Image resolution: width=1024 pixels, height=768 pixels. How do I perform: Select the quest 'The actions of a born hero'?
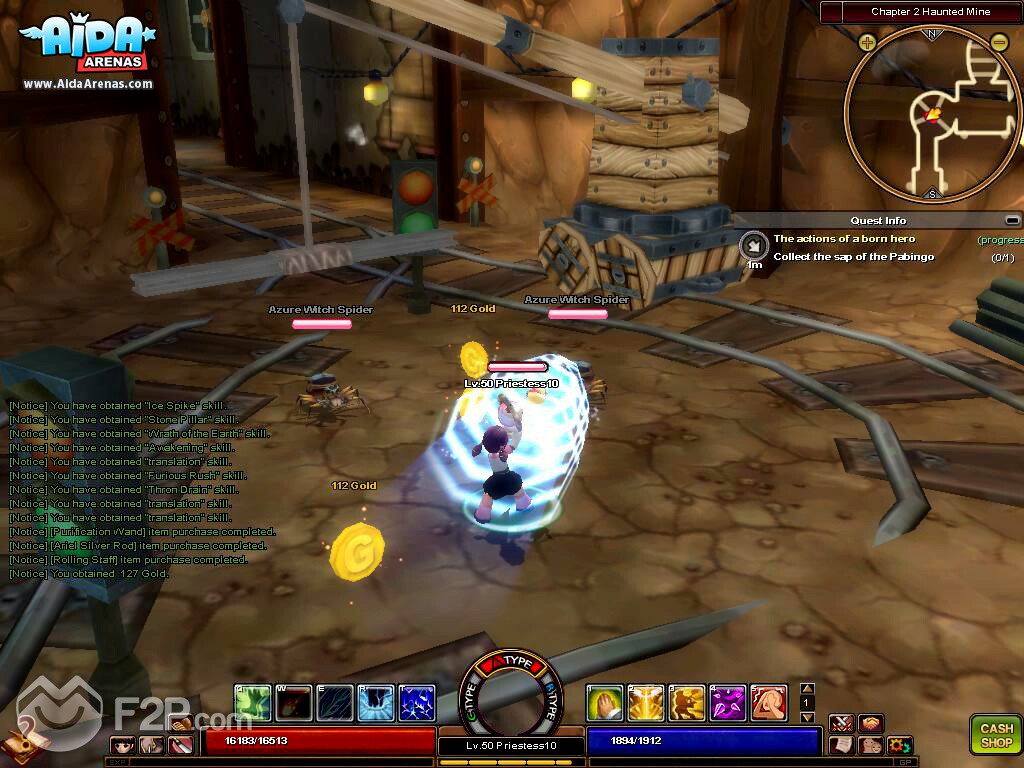pos(844,239)
